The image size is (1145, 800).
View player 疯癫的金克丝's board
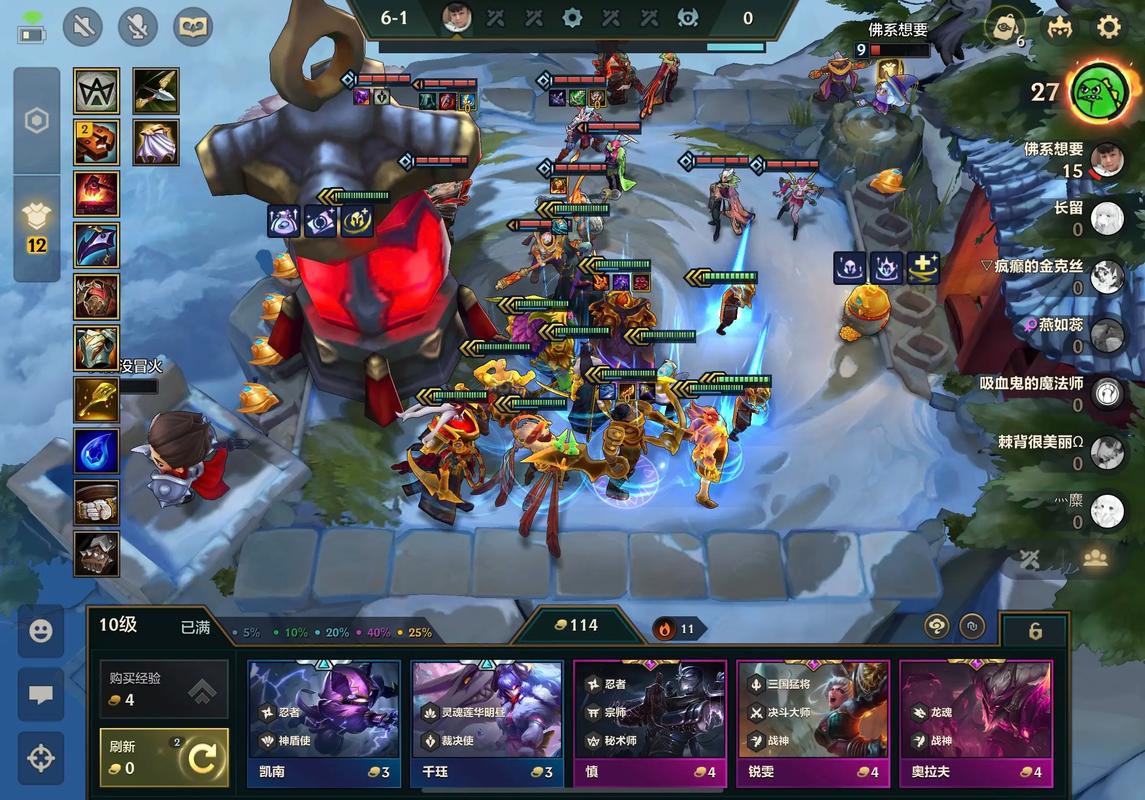(1107, 276)
